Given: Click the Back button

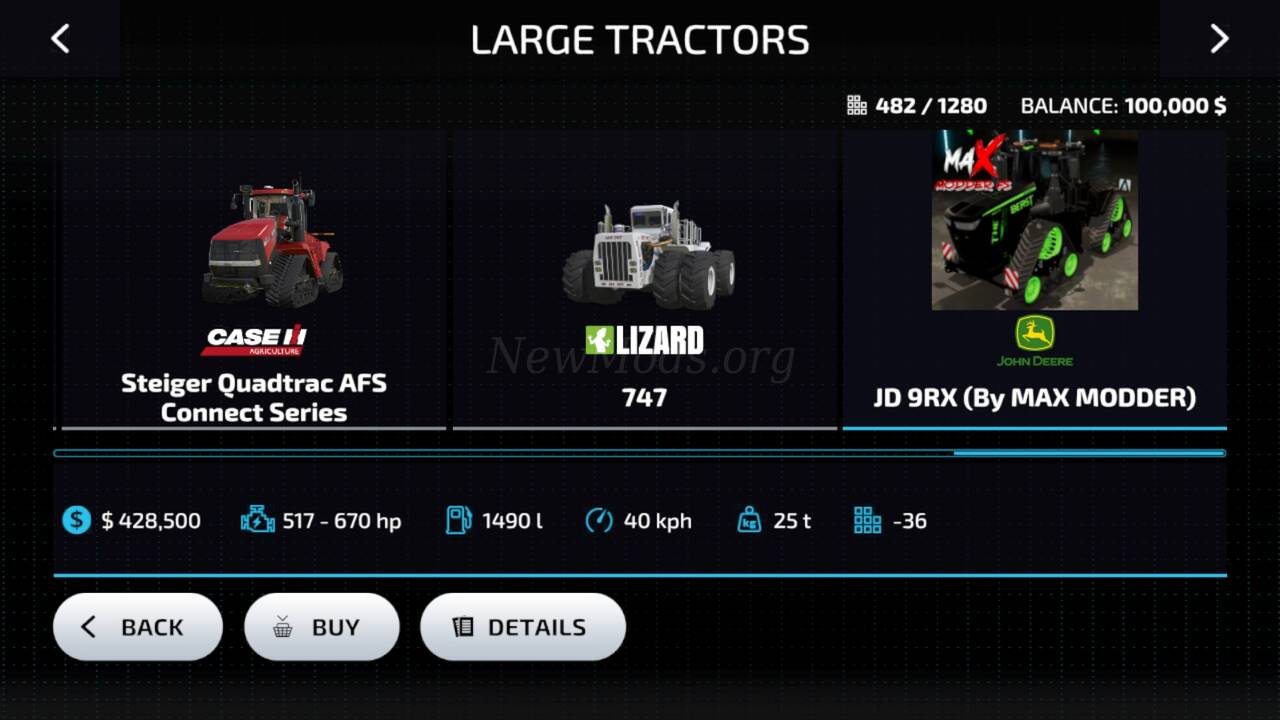Looking at the screenshot, I should point(138,627).
